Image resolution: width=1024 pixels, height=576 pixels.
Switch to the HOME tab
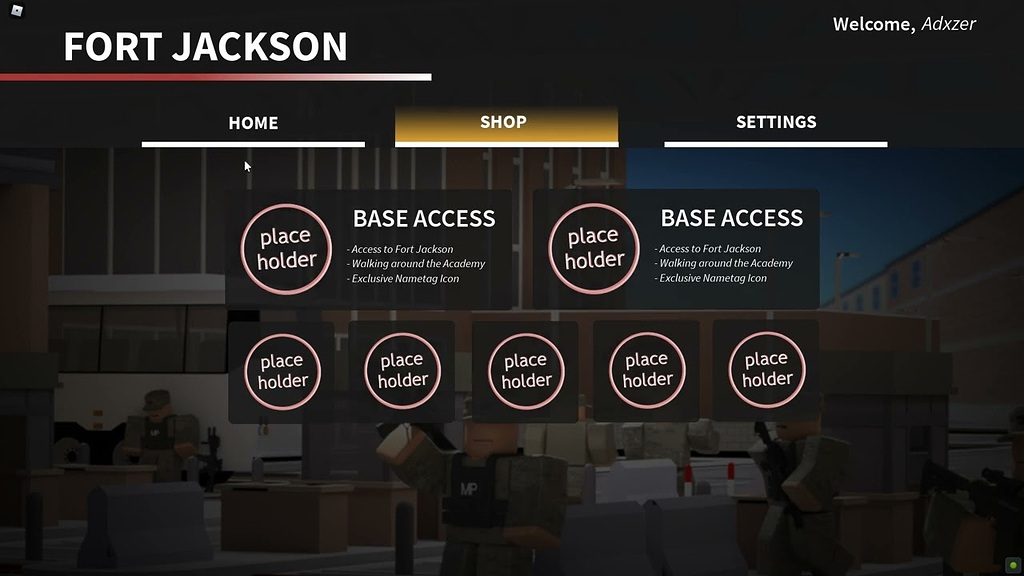[x=253, y=123]
